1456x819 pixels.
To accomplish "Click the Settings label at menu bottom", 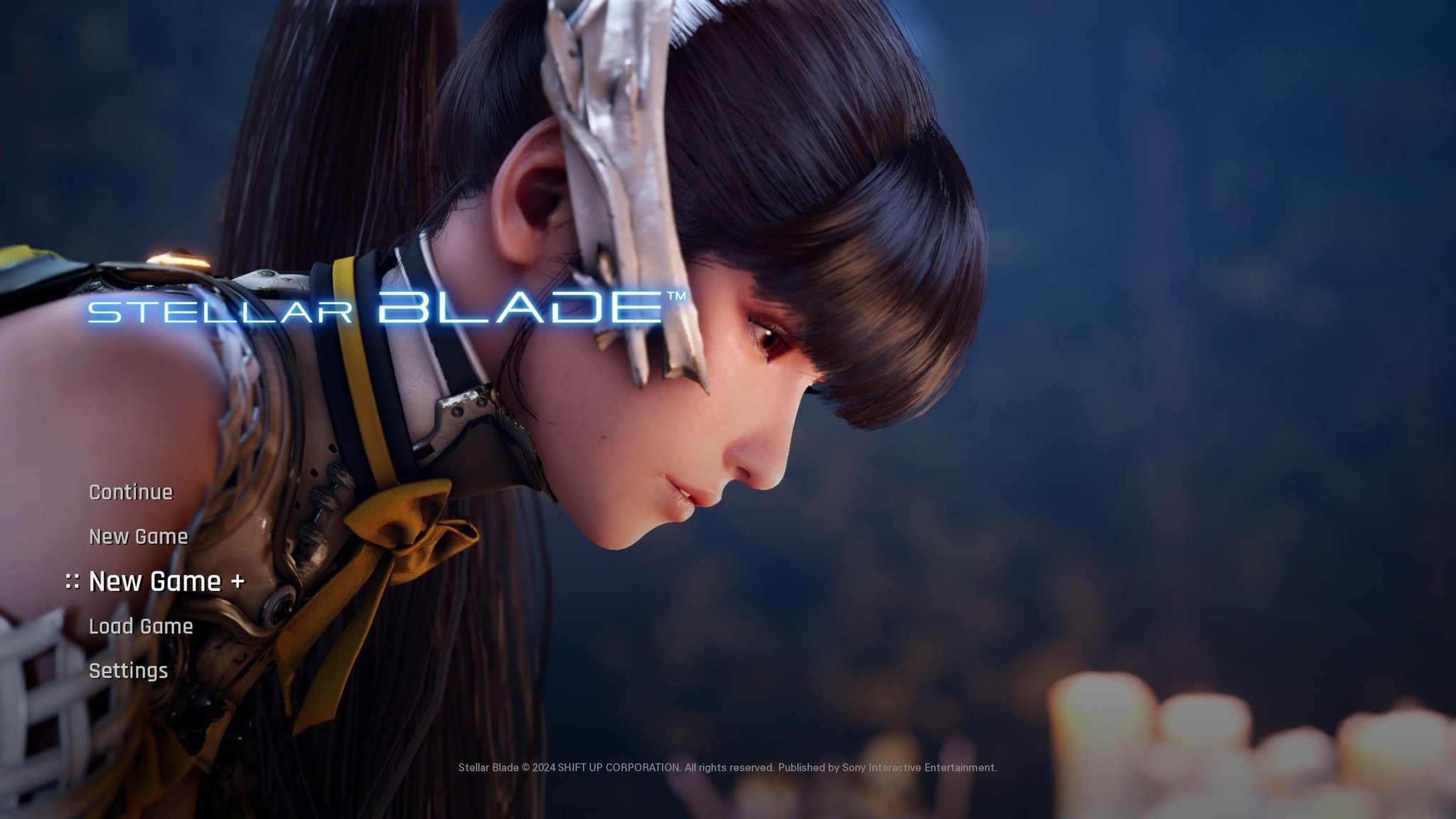I will tap(129, 670).
